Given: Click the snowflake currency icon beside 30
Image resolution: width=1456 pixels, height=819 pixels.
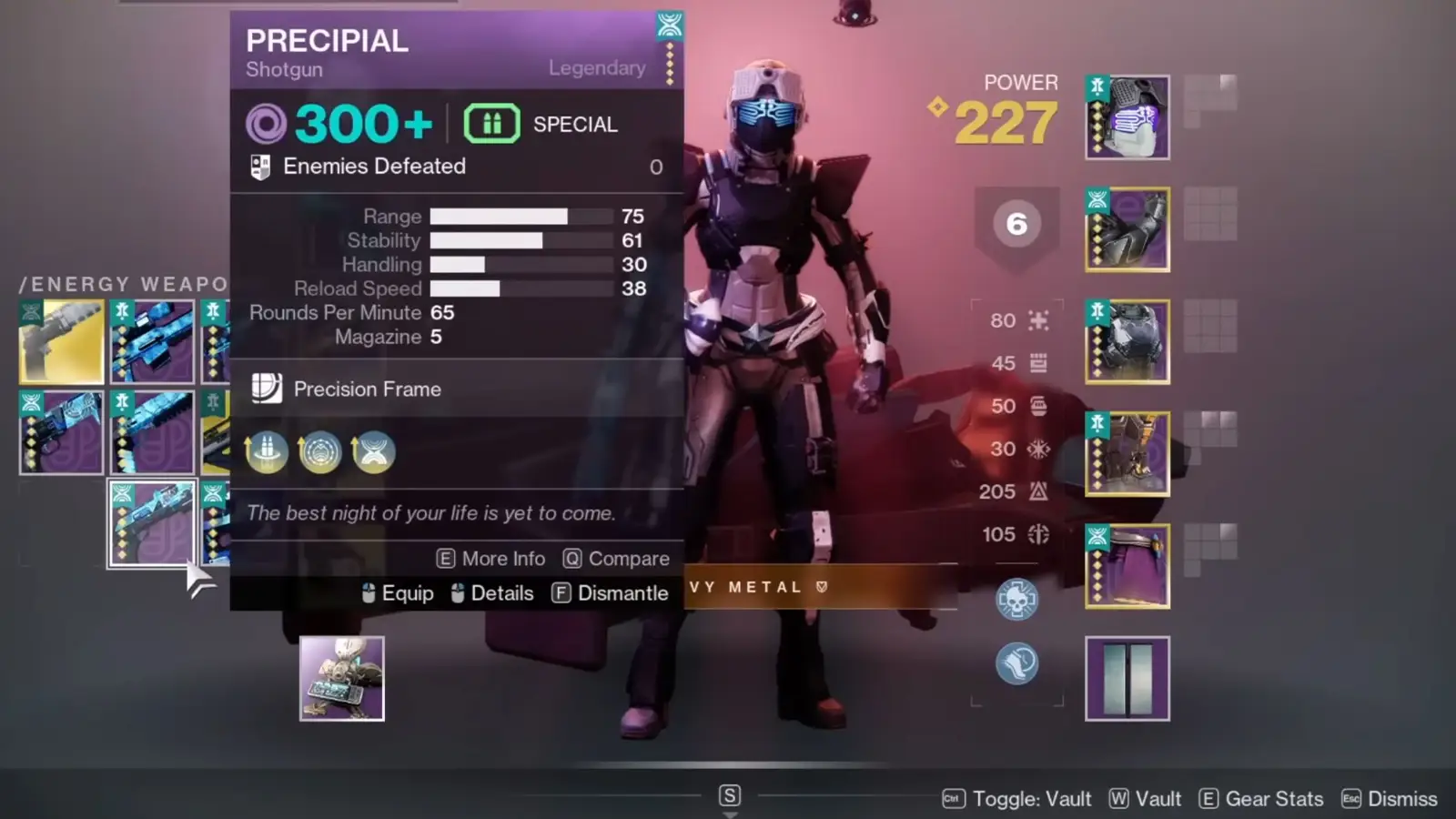Looking at the screenshot, I should point(1040,449).
